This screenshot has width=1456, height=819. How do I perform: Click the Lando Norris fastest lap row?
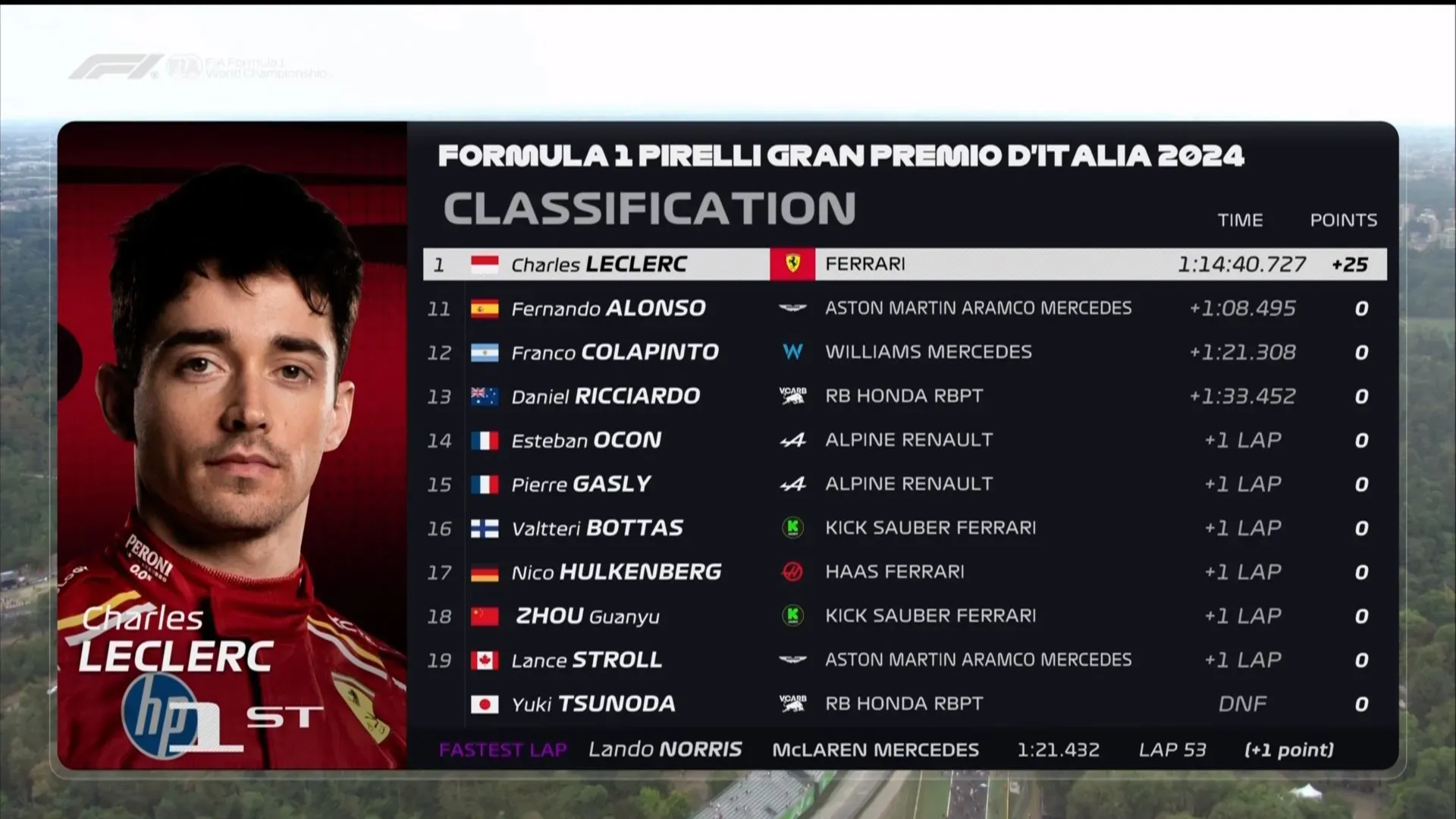point(902,750)
